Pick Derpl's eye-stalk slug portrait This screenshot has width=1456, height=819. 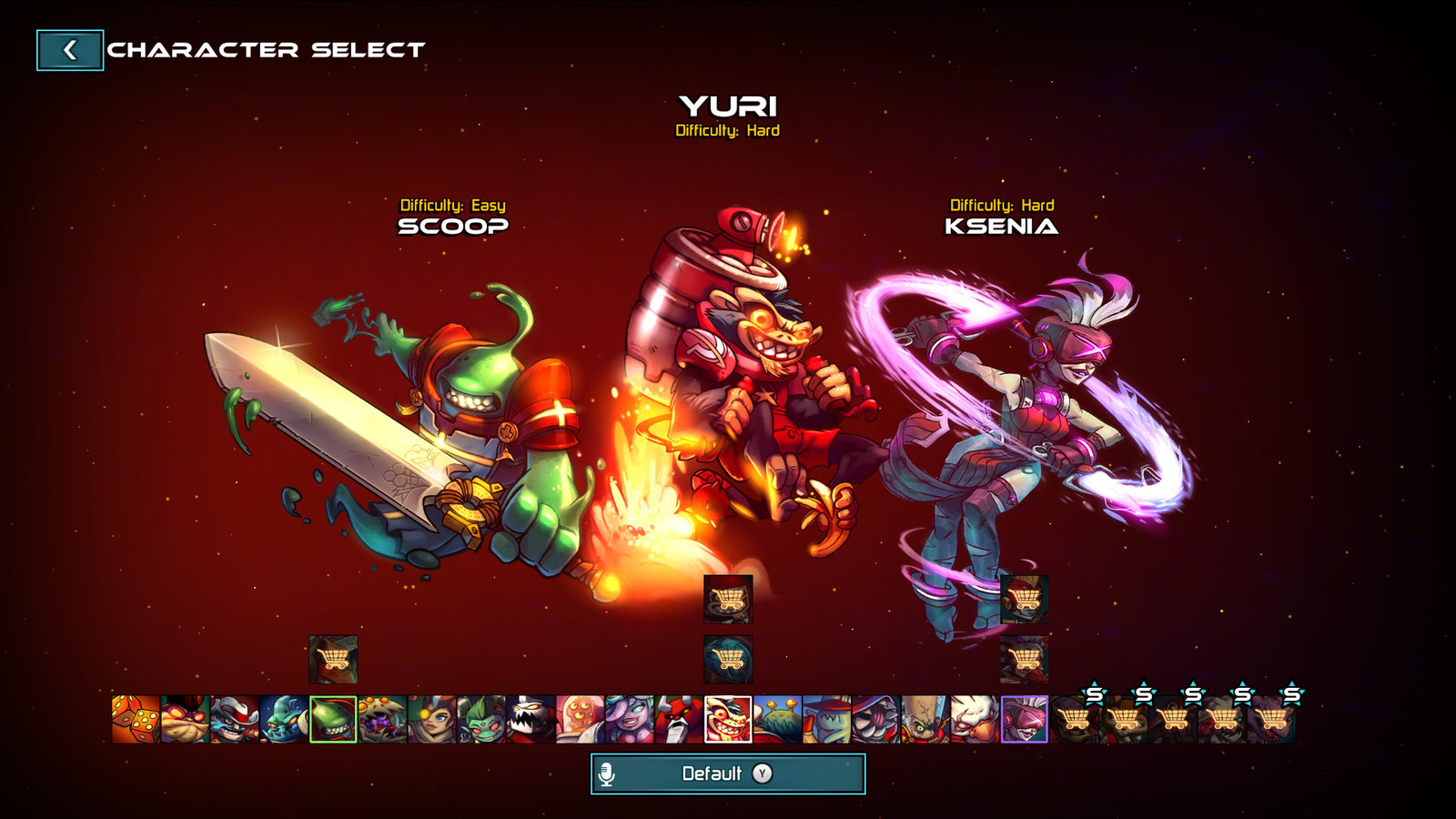[777, 719]
